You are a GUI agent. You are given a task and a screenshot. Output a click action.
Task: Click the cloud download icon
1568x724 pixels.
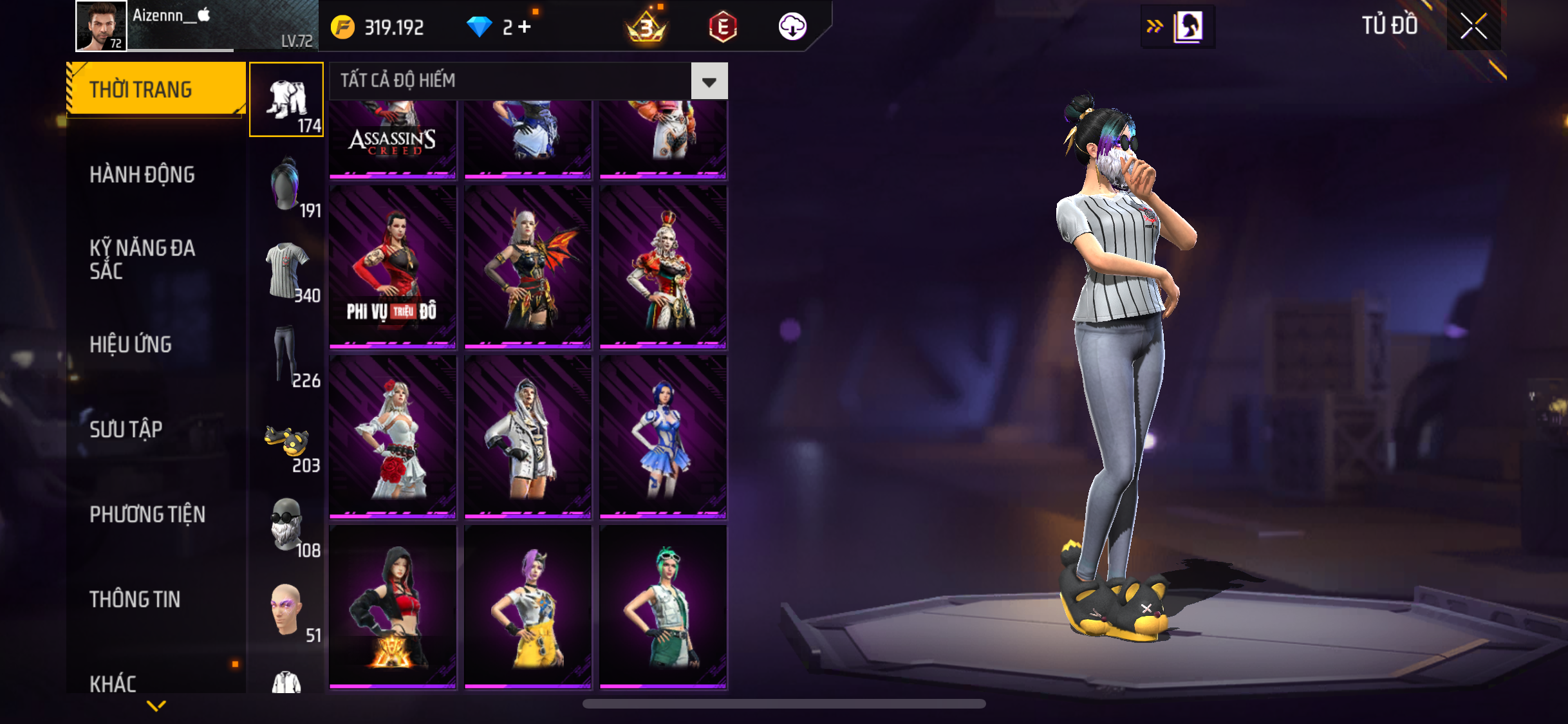click(792, 27)
